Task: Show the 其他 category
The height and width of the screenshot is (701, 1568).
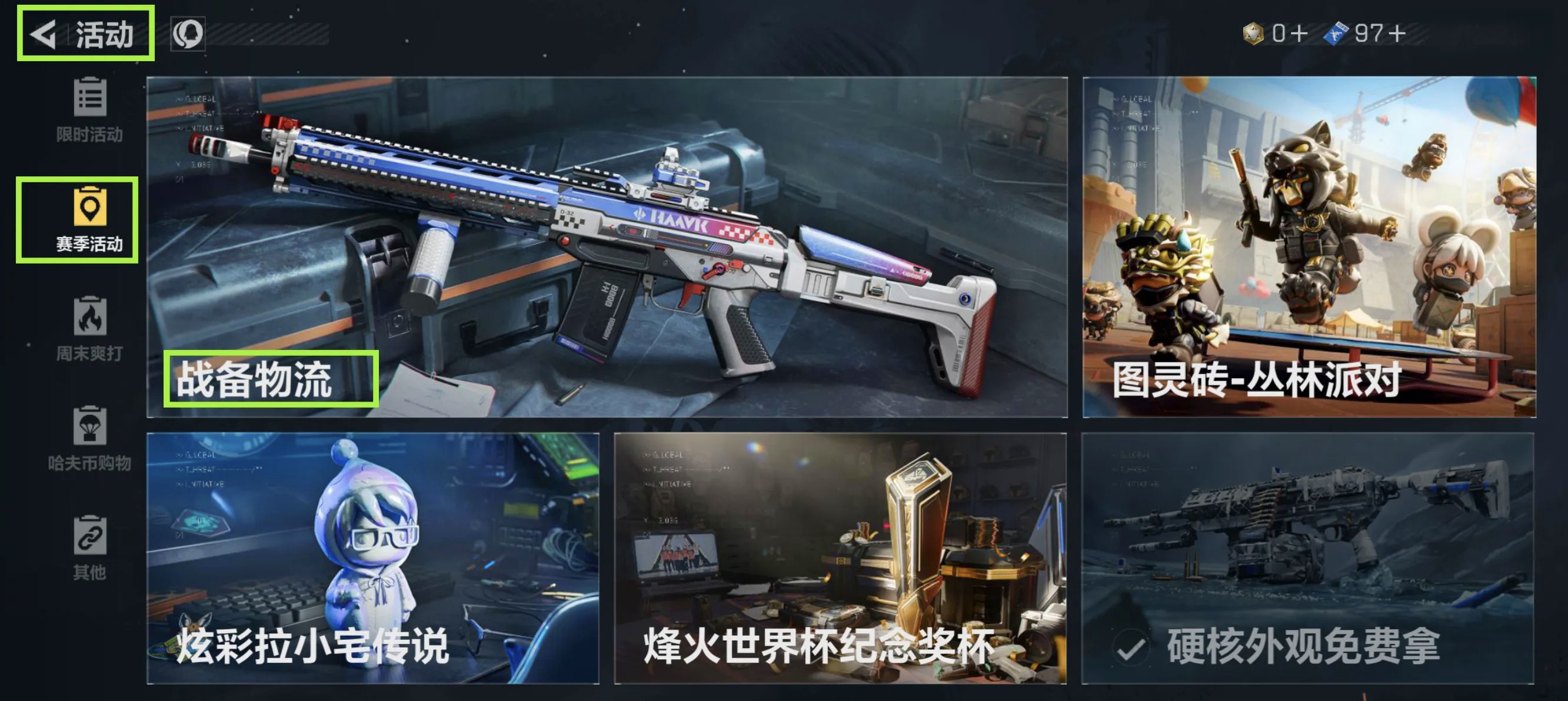Action: click(89, 548)
